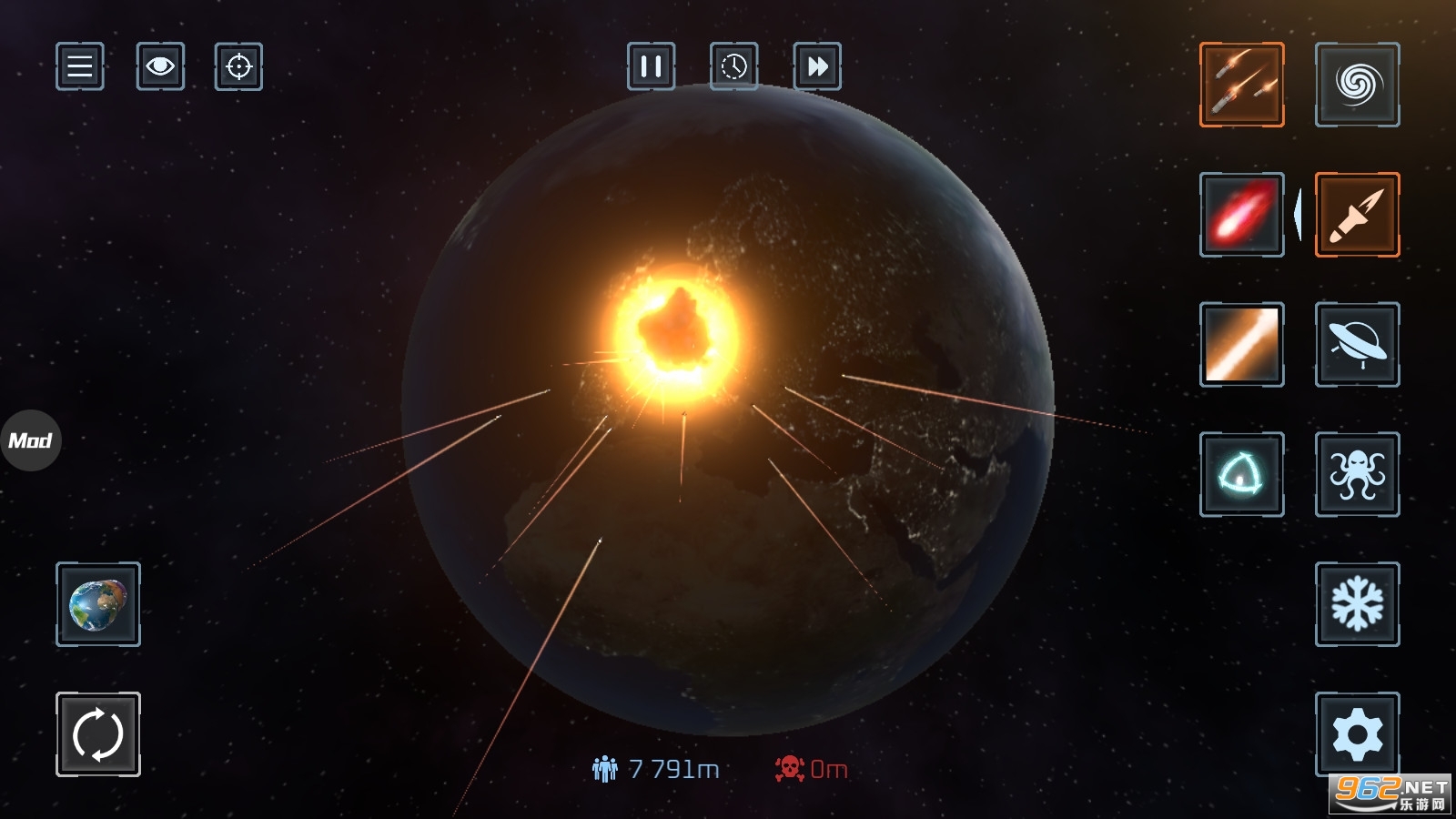The width and height of the screenshot is (1456, 819).
Task: Select the red meteor weapon
Action: pos(1241,215)
